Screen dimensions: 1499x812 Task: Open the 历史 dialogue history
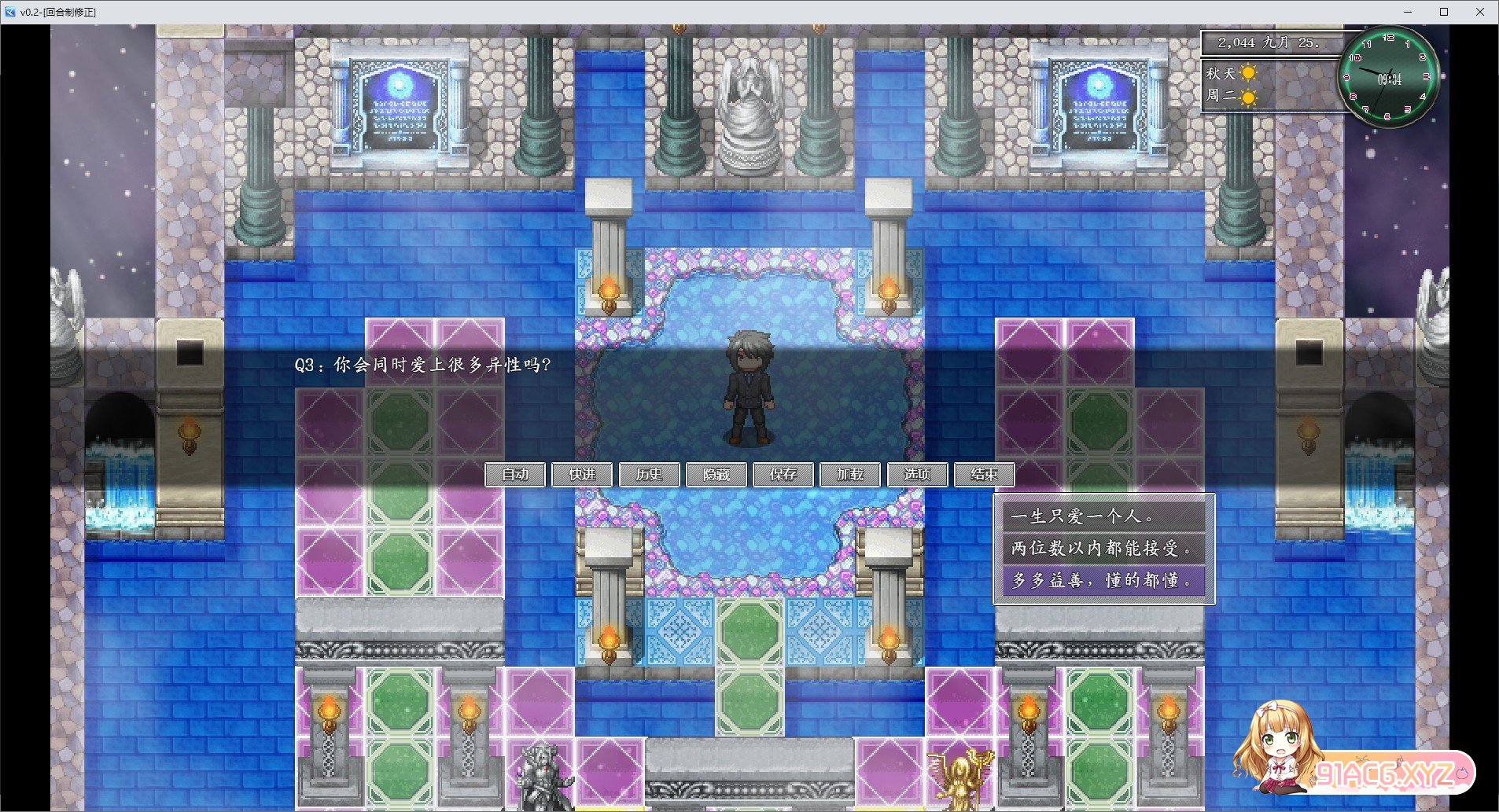click(649, 475)
